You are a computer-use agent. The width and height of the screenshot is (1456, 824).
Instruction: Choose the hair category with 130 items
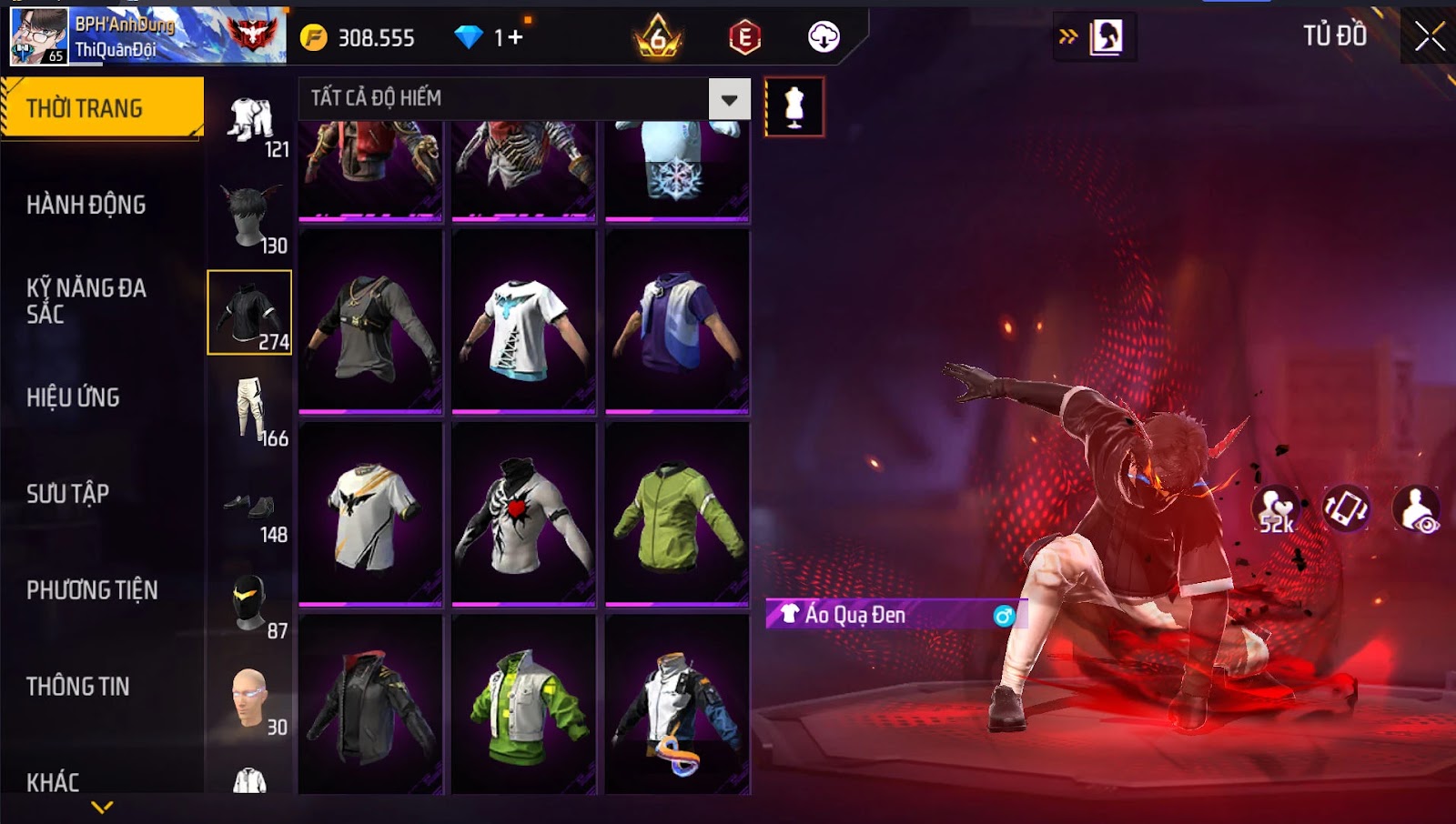tap(250, 218)
